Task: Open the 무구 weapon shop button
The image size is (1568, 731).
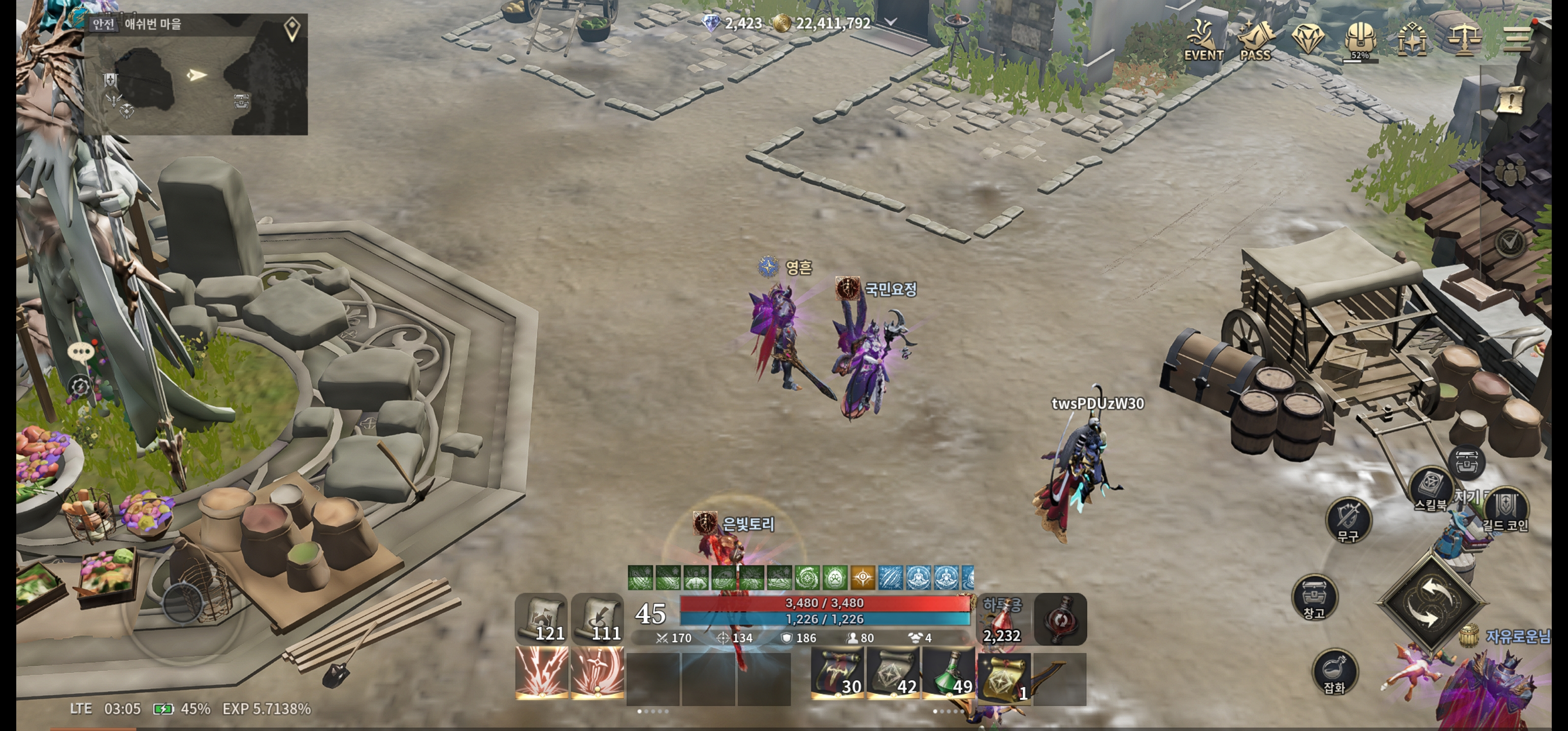Action: tap(1348, 519)
